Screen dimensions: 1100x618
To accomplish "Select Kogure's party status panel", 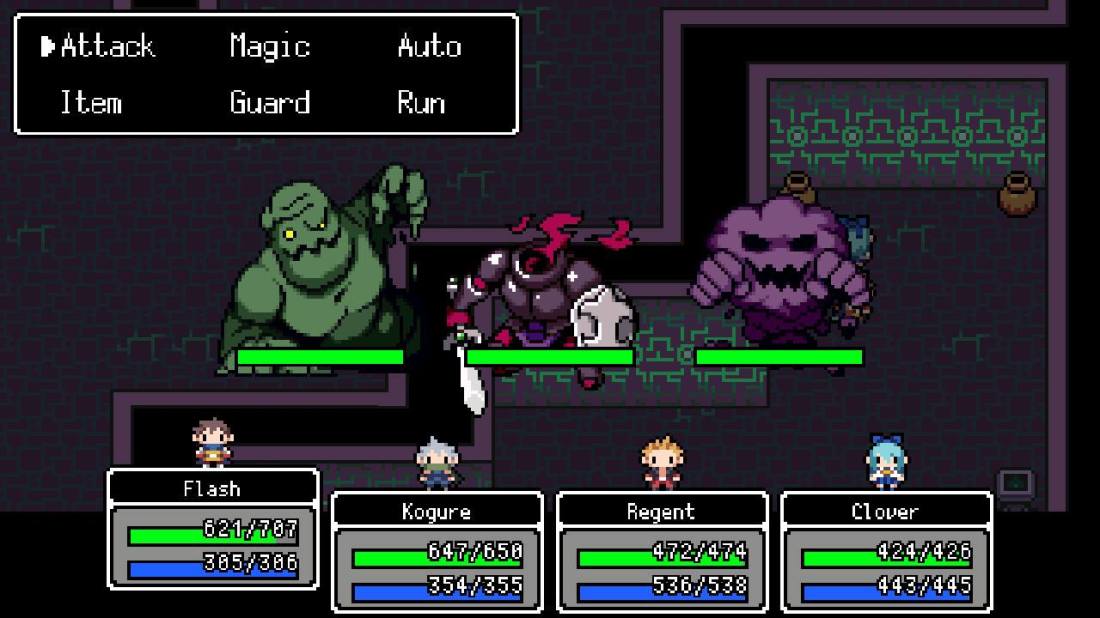I will pyautogui.click(x=436, y=552).
